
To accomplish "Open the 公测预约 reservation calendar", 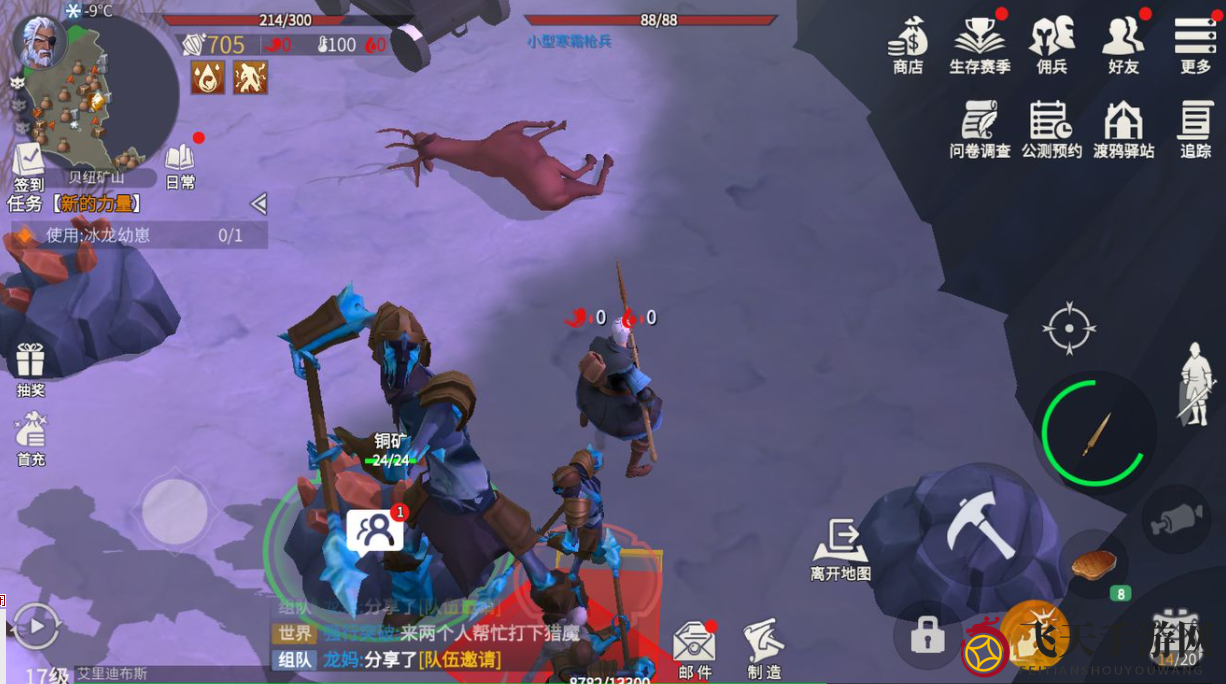I will click(x=1051, y=127).
